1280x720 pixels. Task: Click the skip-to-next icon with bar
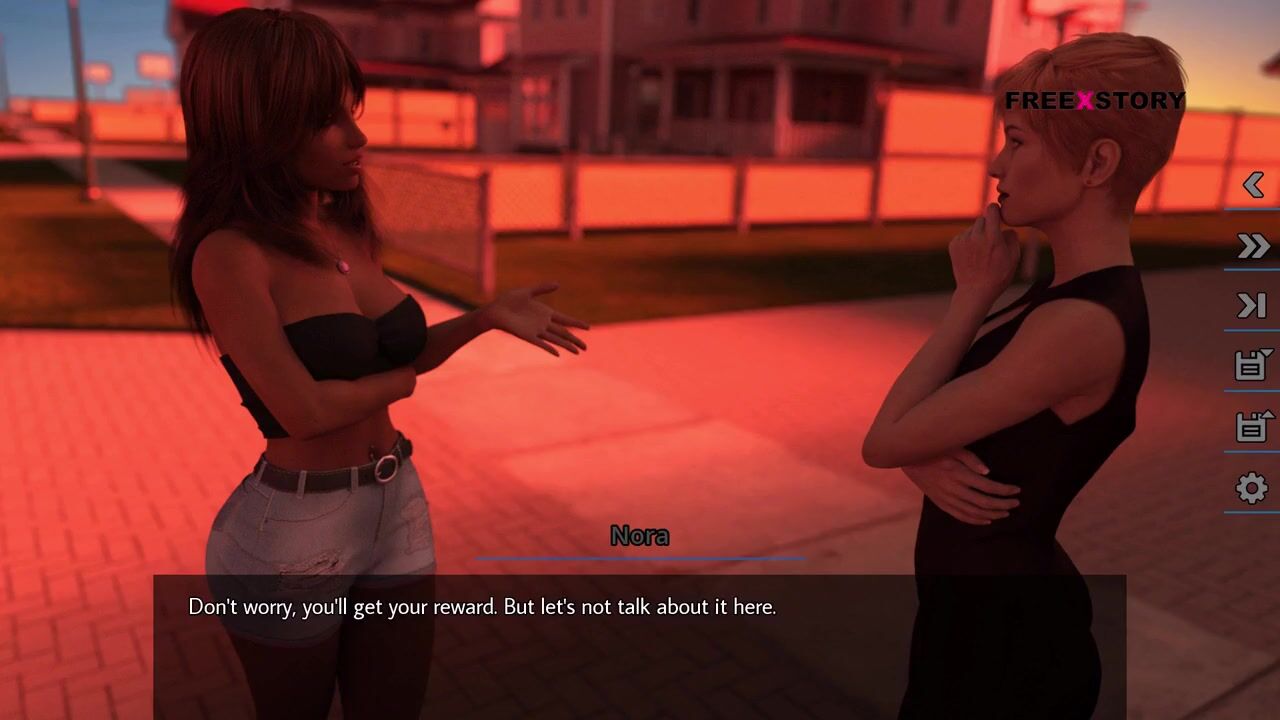pyautogui.click(x=1253, y=306)
